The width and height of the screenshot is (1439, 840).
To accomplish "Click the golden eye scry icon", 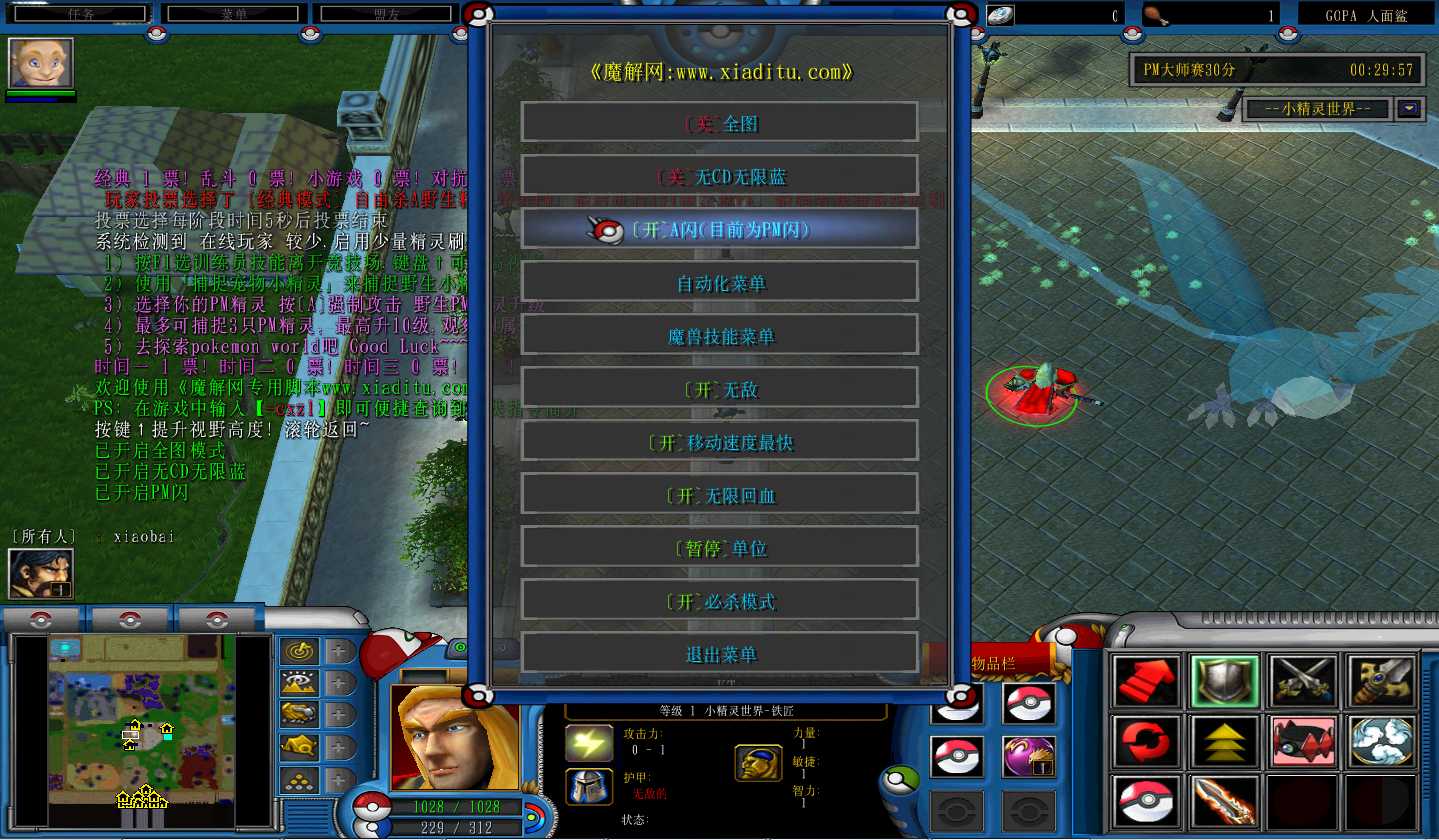I will point(299,684).
